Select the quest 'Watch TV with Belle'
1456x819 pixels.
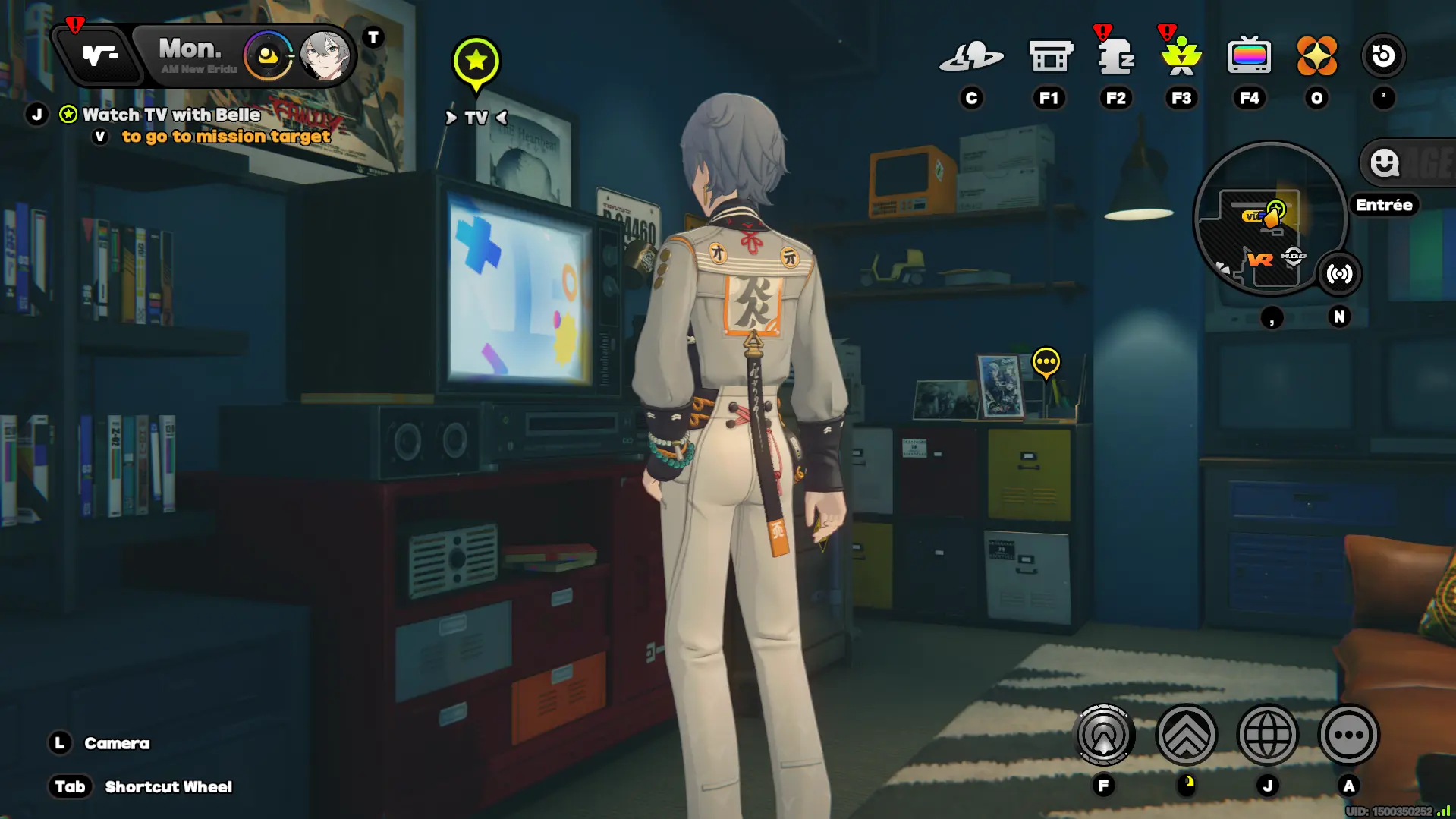point(171,115)
